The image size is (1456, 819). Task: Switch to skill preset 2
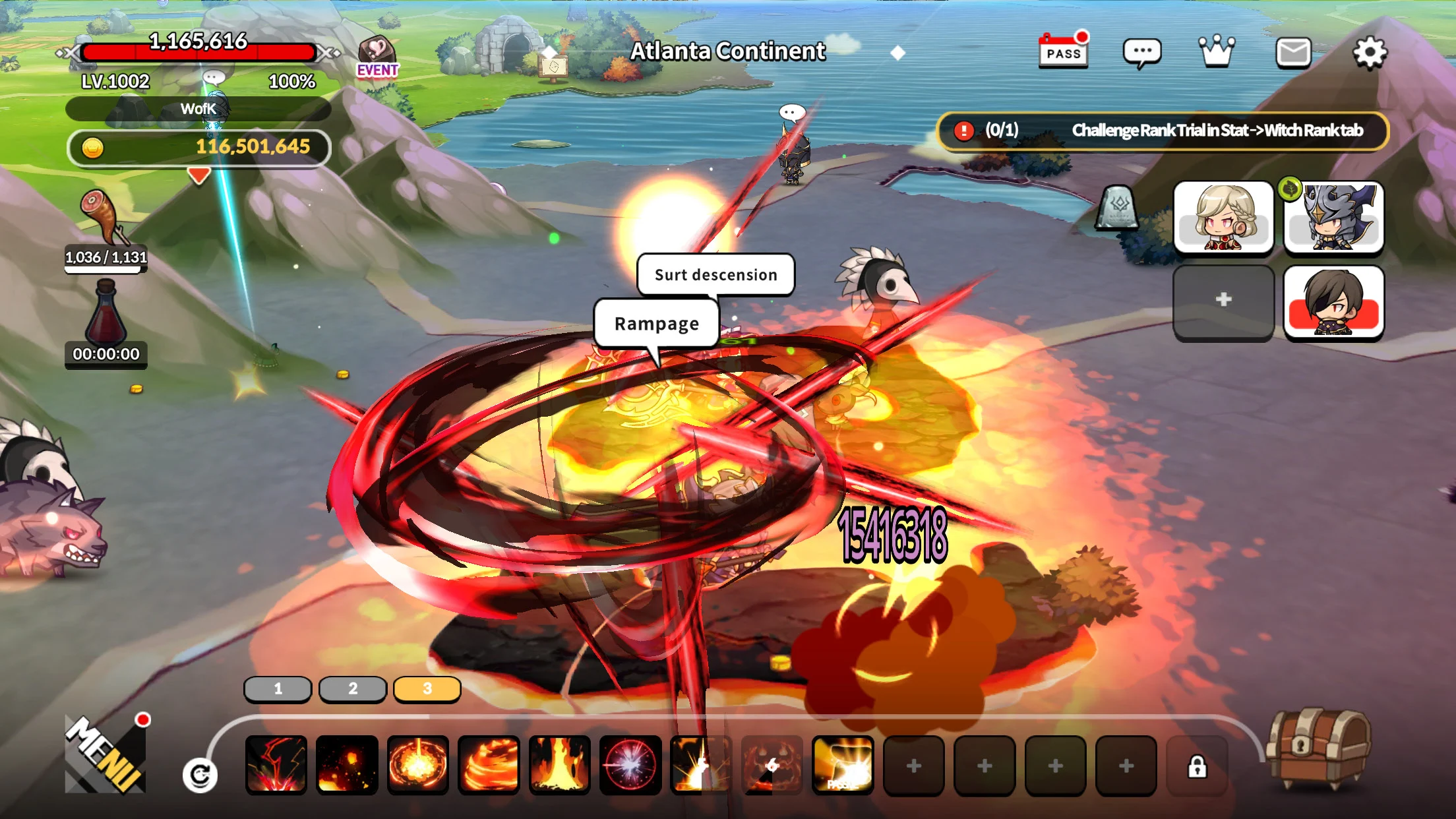pyautogui.click(x=353, y=689)
